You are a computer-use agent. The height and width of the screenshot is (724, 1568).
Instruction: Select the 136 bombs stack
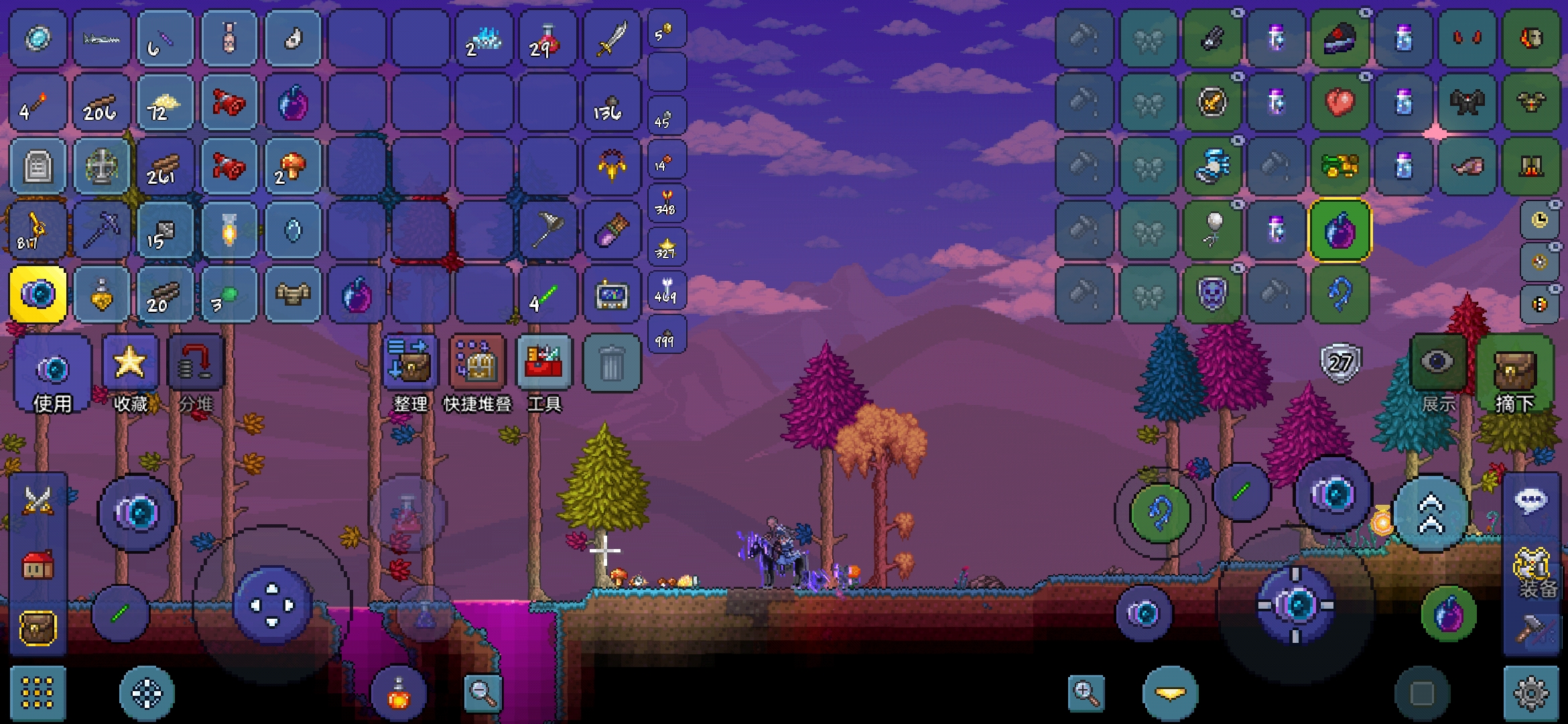point(611,103)
